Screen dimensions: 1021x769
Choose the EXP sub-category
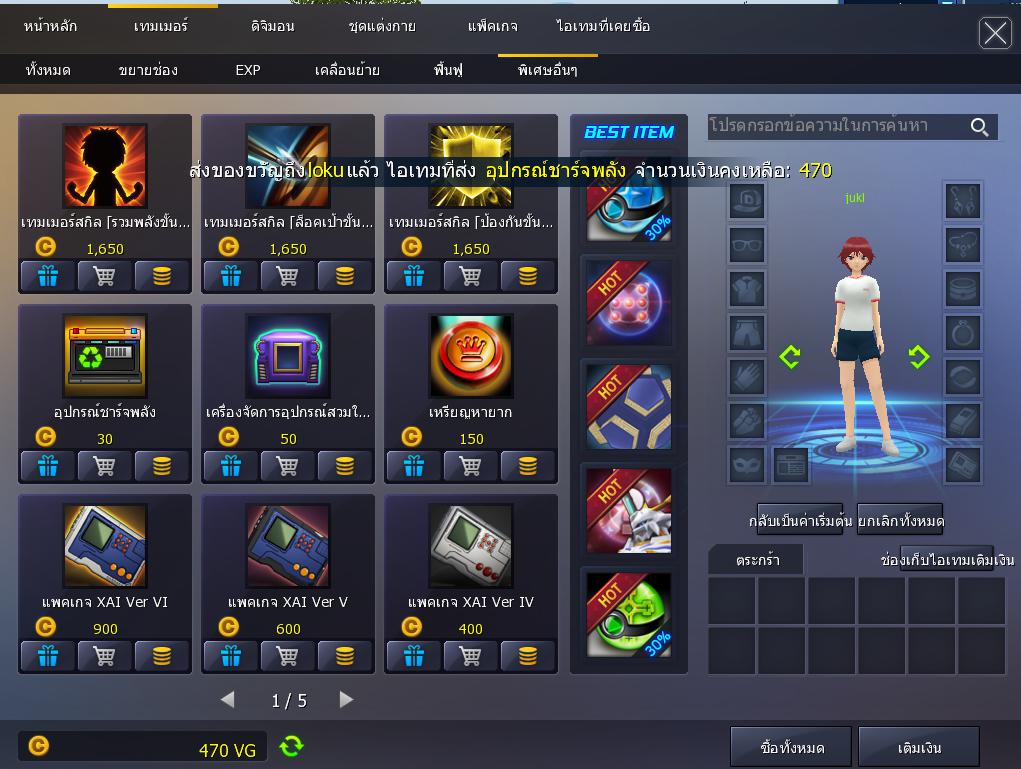(x=248, y=70)
